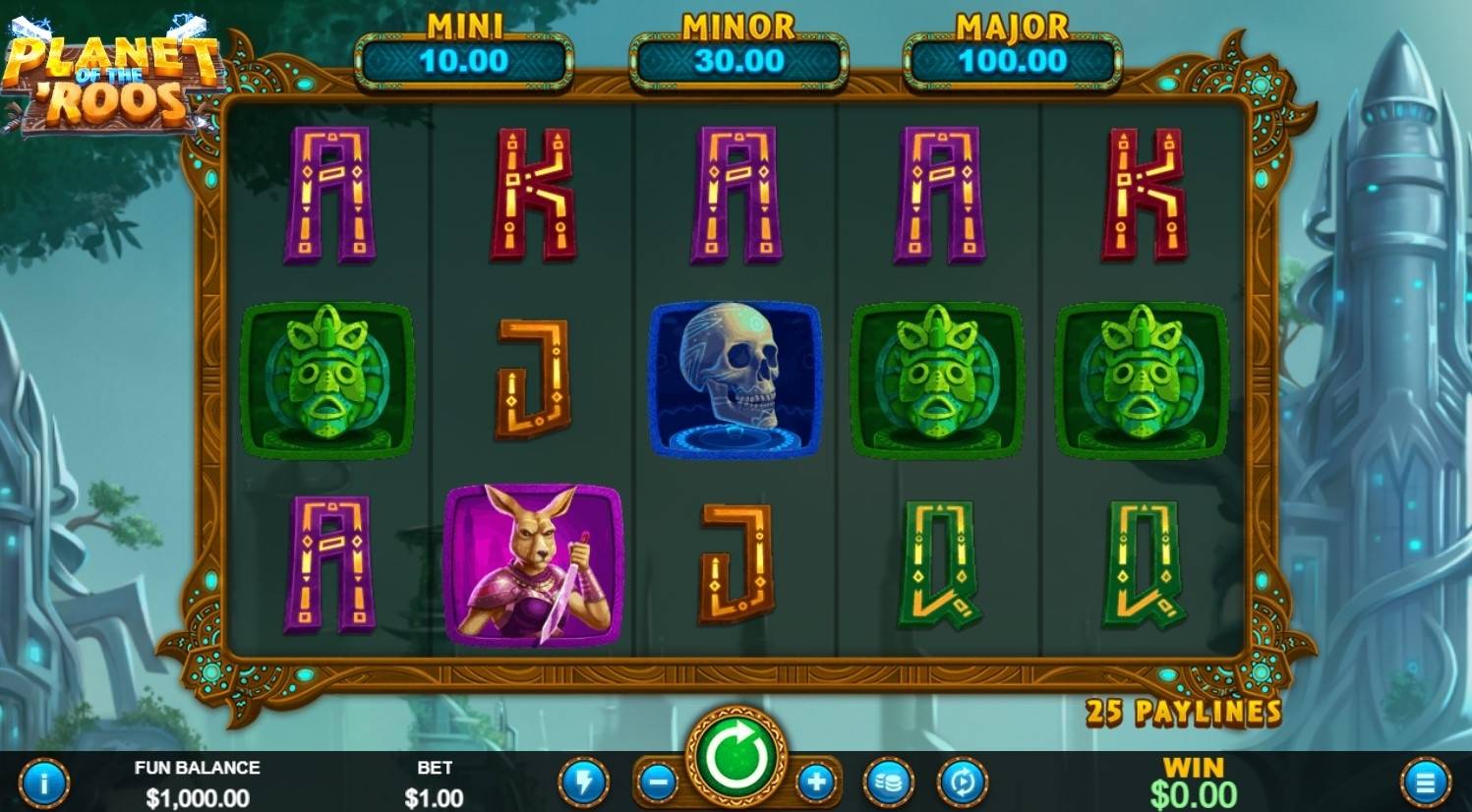Decrease the bet with the minus button
1472x812 pixels.
click(x=657, y=783)
